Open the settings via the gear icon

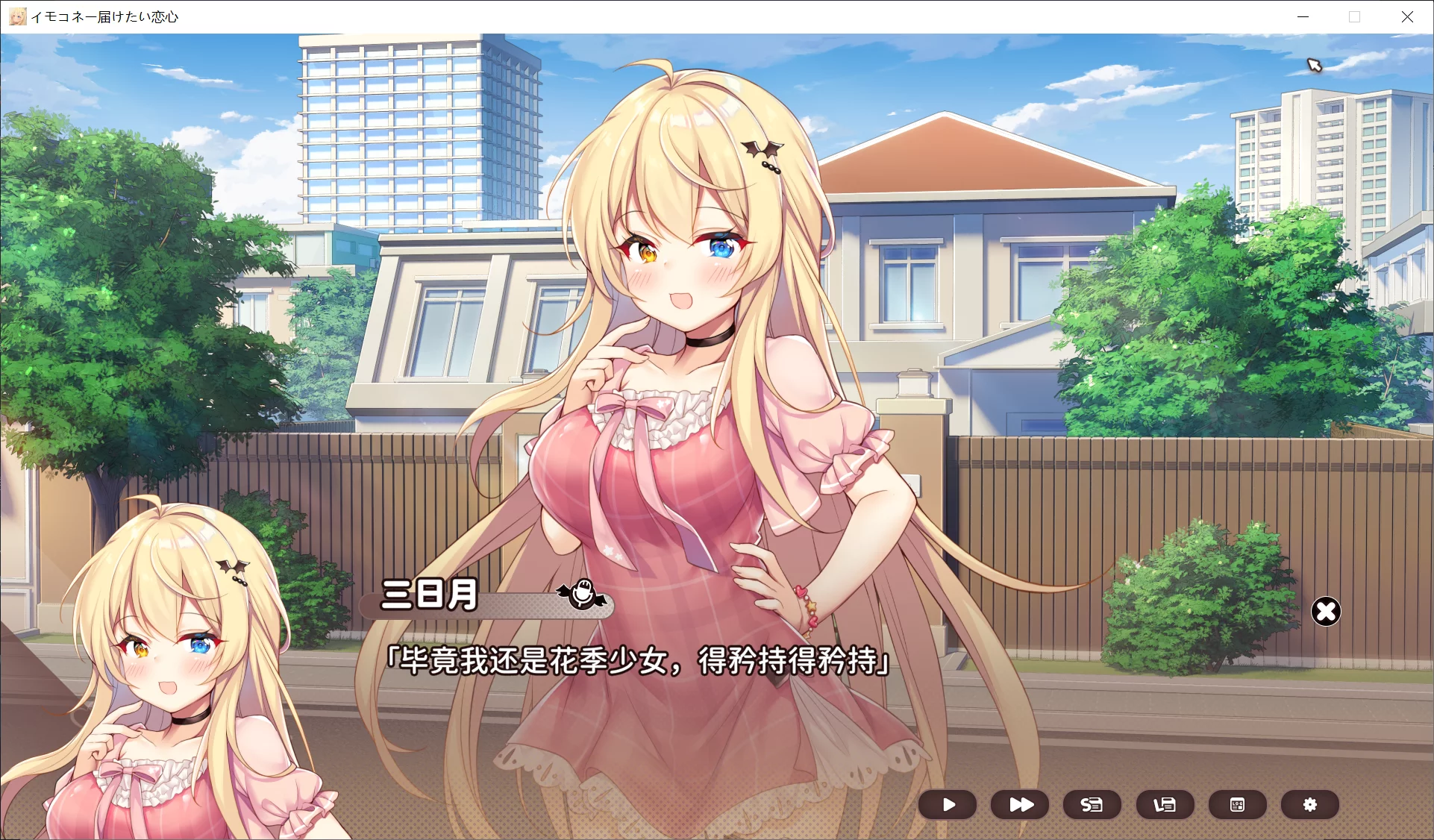[x=1309, y=805]
